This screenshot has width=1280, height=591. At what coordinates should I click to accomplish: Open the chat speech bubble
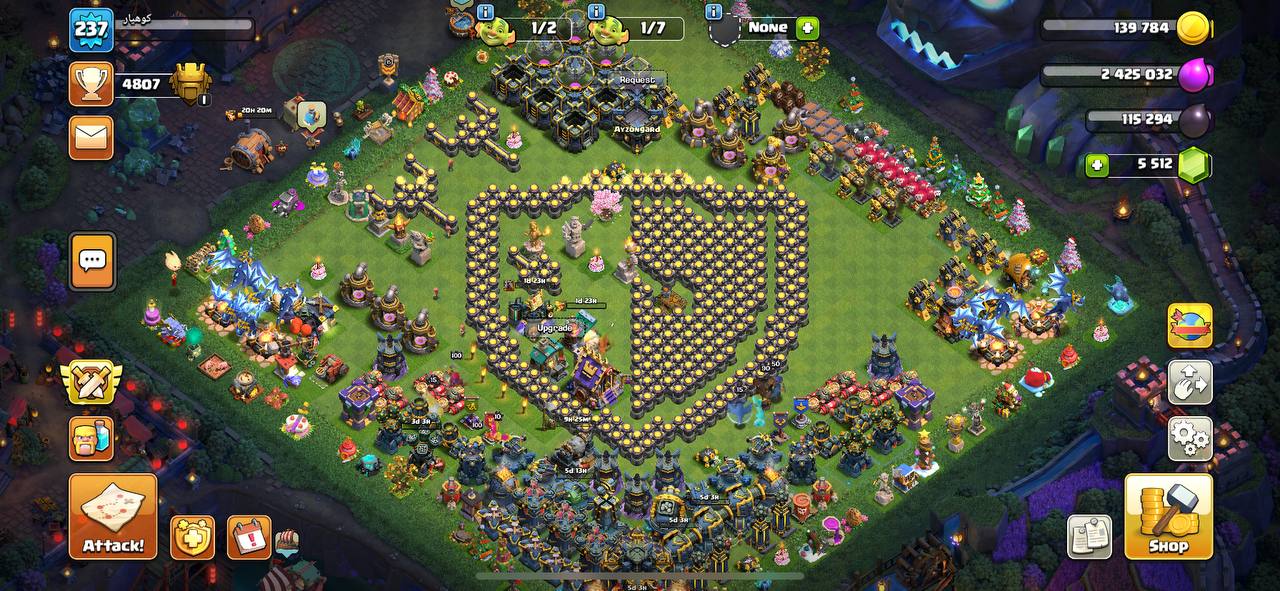(92, 261)
